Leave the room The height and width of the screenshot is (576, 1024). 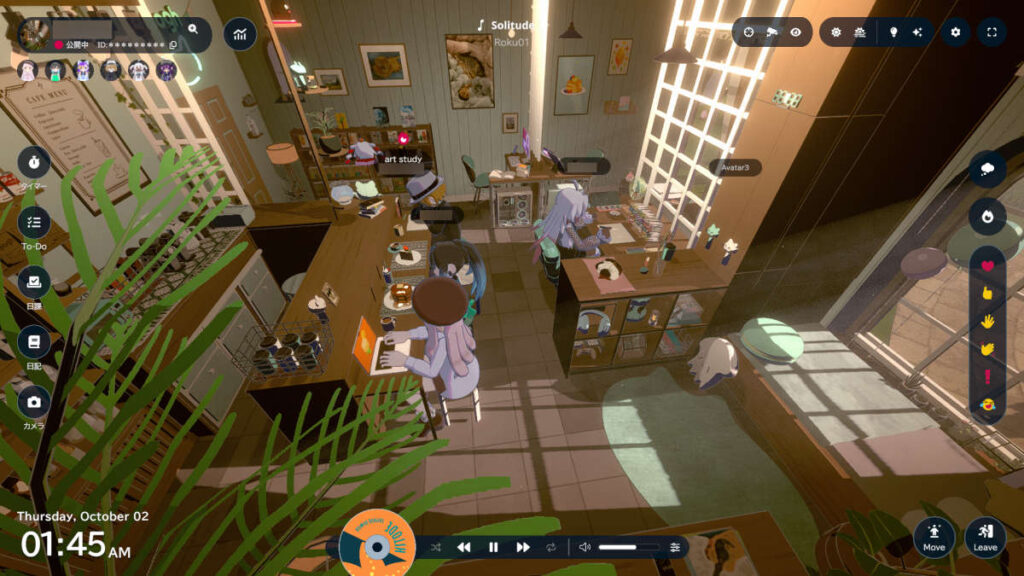[985, 536]
